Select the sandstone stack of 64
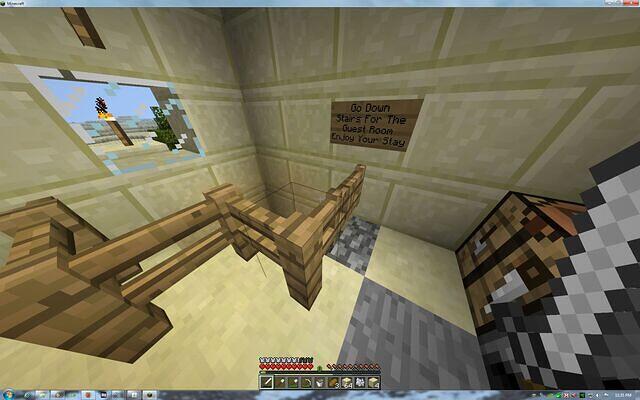The width and height of the screenshot is (640, 400). pyautogui.click(x=346, y=382)
